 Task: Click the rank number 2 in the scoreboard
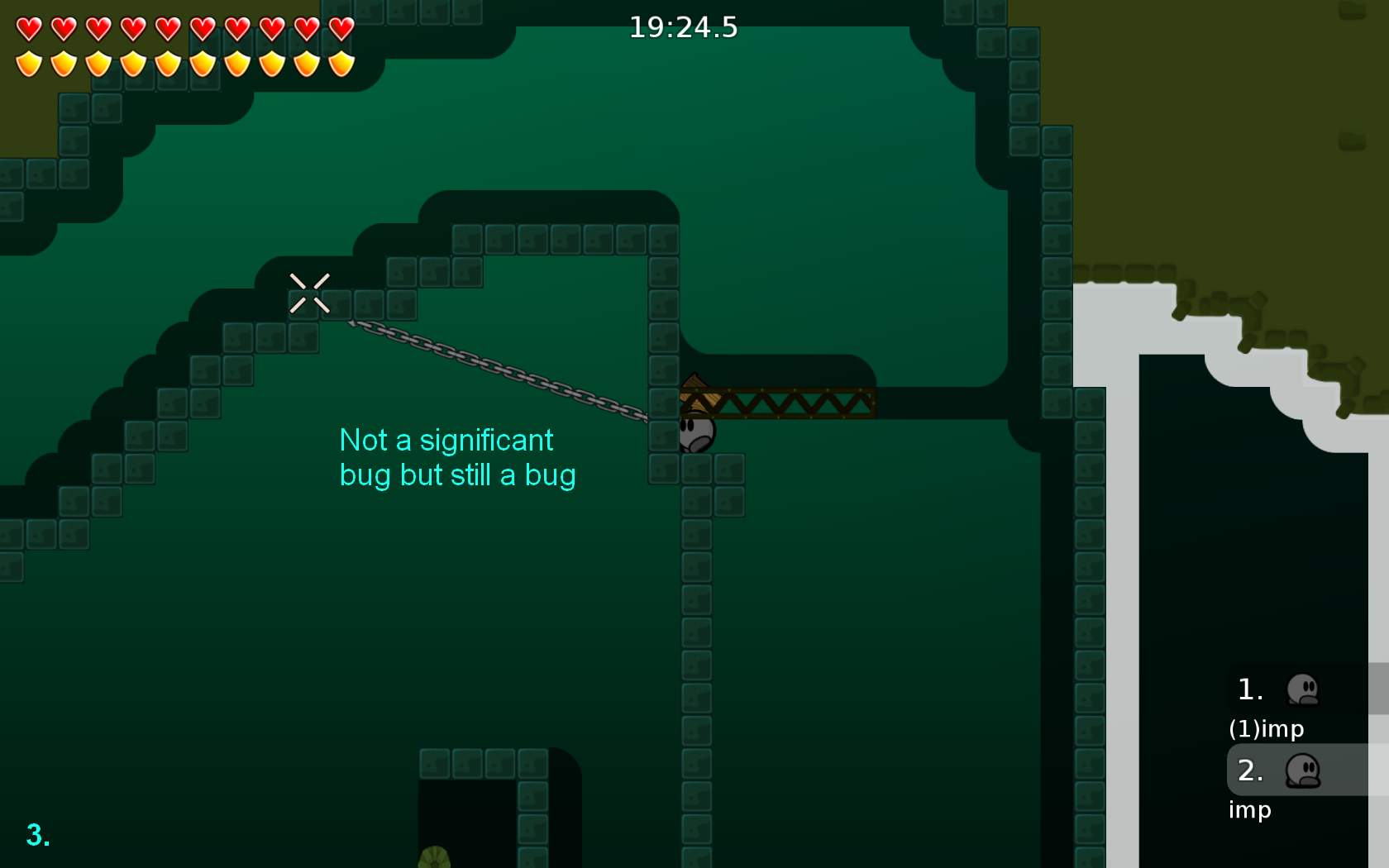tap(1250, 770)
